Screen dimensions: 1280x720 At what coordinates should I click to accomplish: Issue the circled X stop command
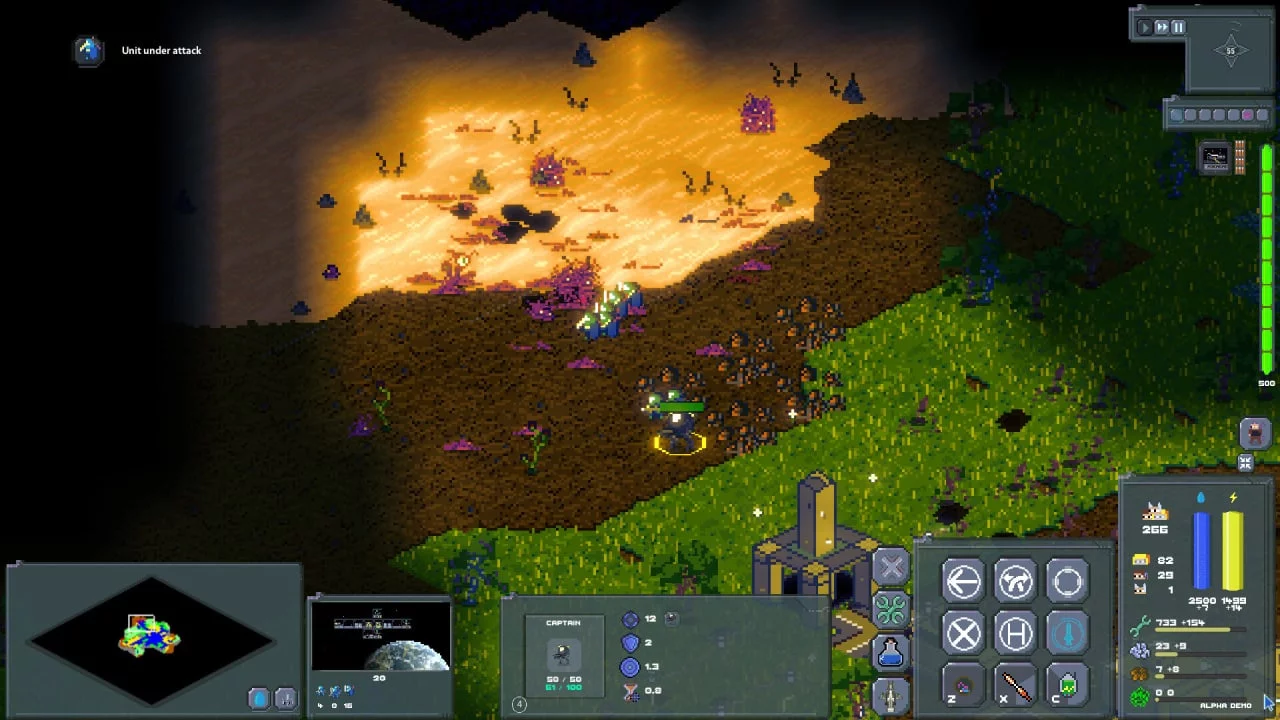963,634
